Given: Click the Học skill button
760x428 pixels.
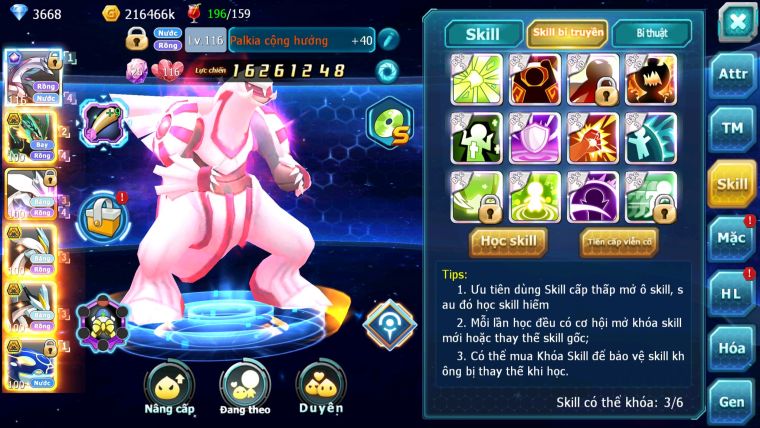Looking at the screenshot, I should [x=509, y=241].
